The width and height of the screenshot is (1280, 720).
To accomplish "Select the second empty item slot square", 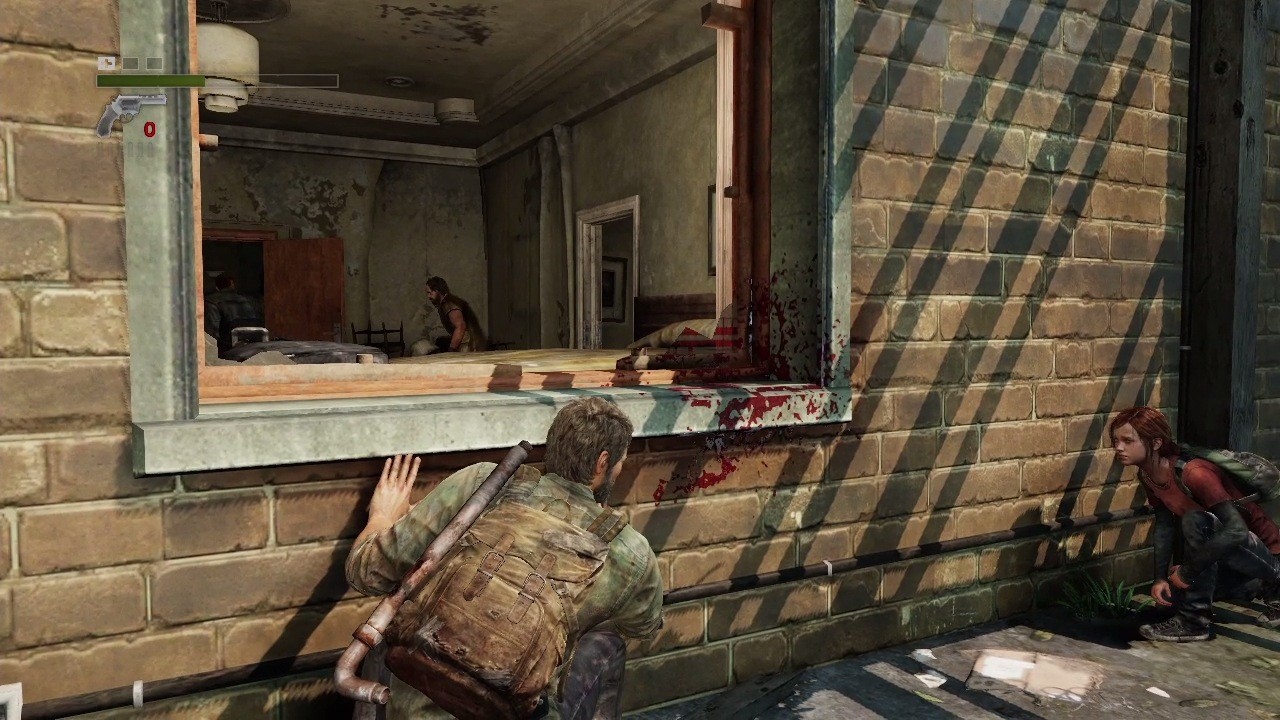I will point(153,63).
